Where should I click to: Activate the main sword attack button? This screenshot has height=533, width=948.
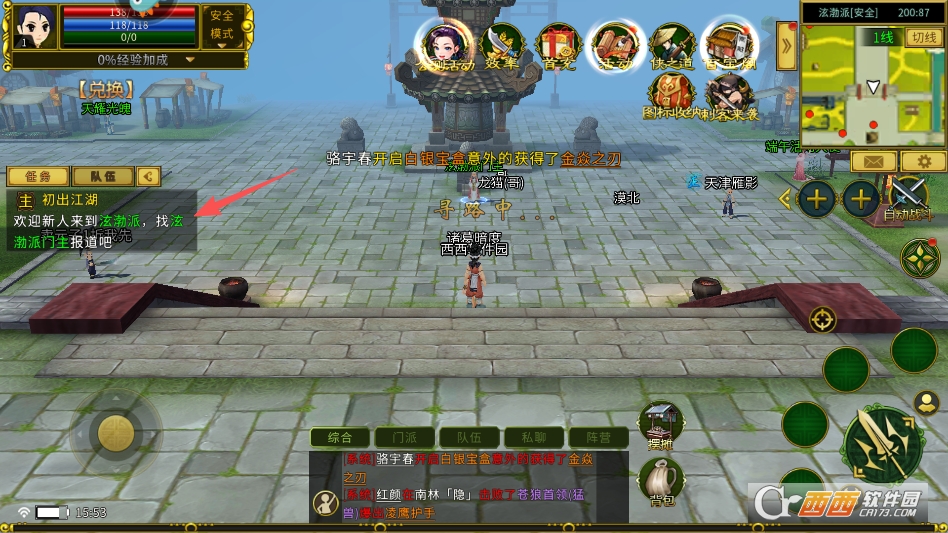[x=882, y=444]
